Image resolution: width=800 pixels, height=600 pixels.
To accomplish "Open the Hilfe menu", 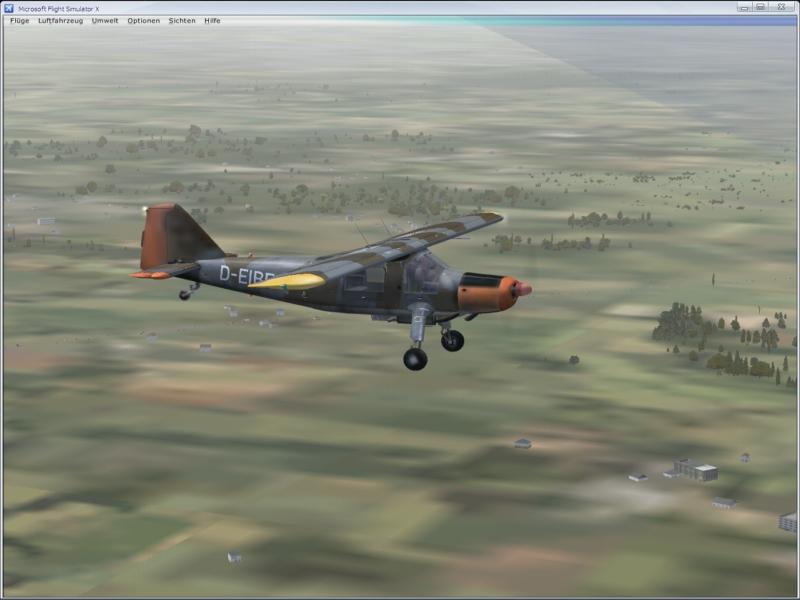I will [x=212, y=20].
